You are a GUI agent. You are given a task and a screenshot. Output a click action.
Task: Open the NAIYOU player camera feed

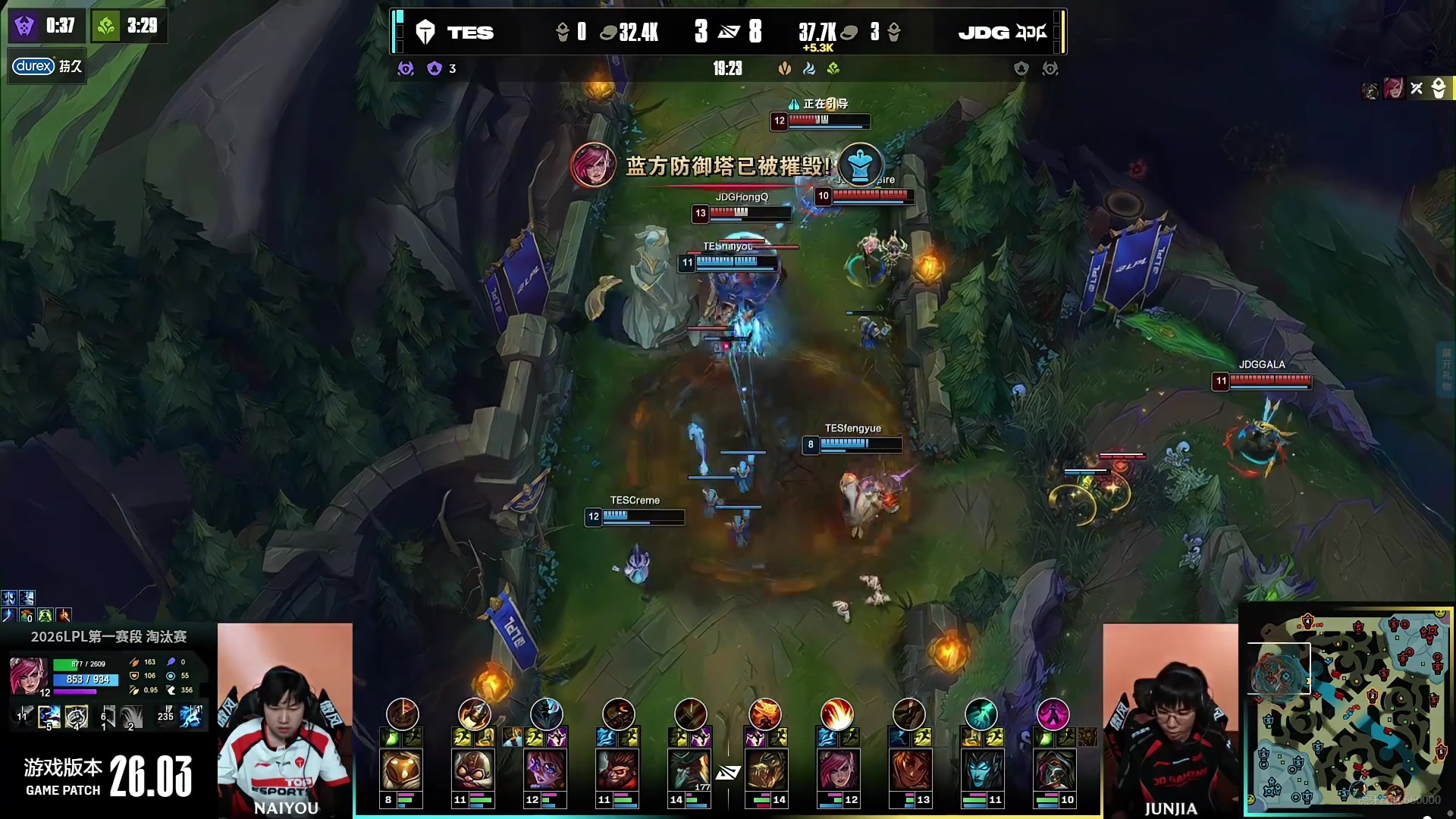285,719
